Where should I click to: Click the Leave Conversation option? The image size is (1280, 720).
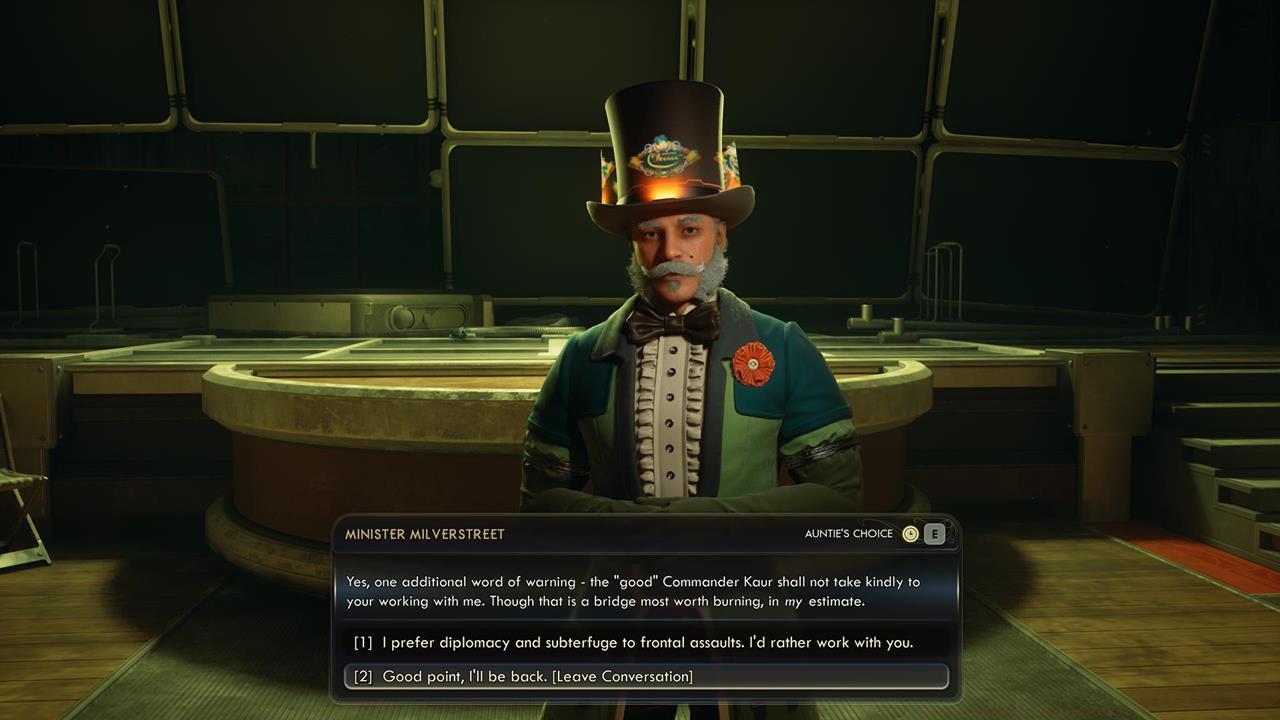600,677
